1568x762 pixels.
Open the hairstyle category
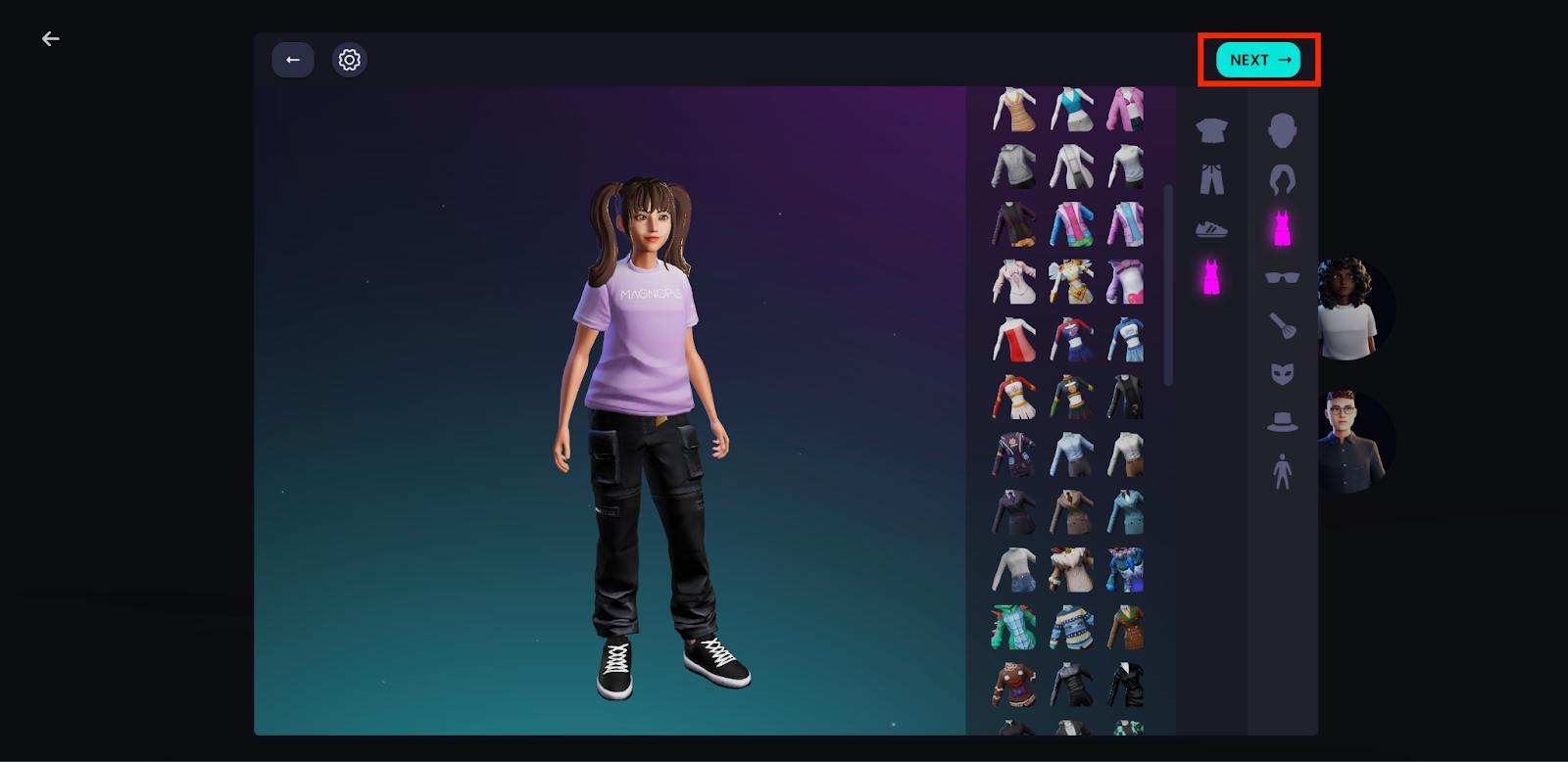pos(1282,179)
